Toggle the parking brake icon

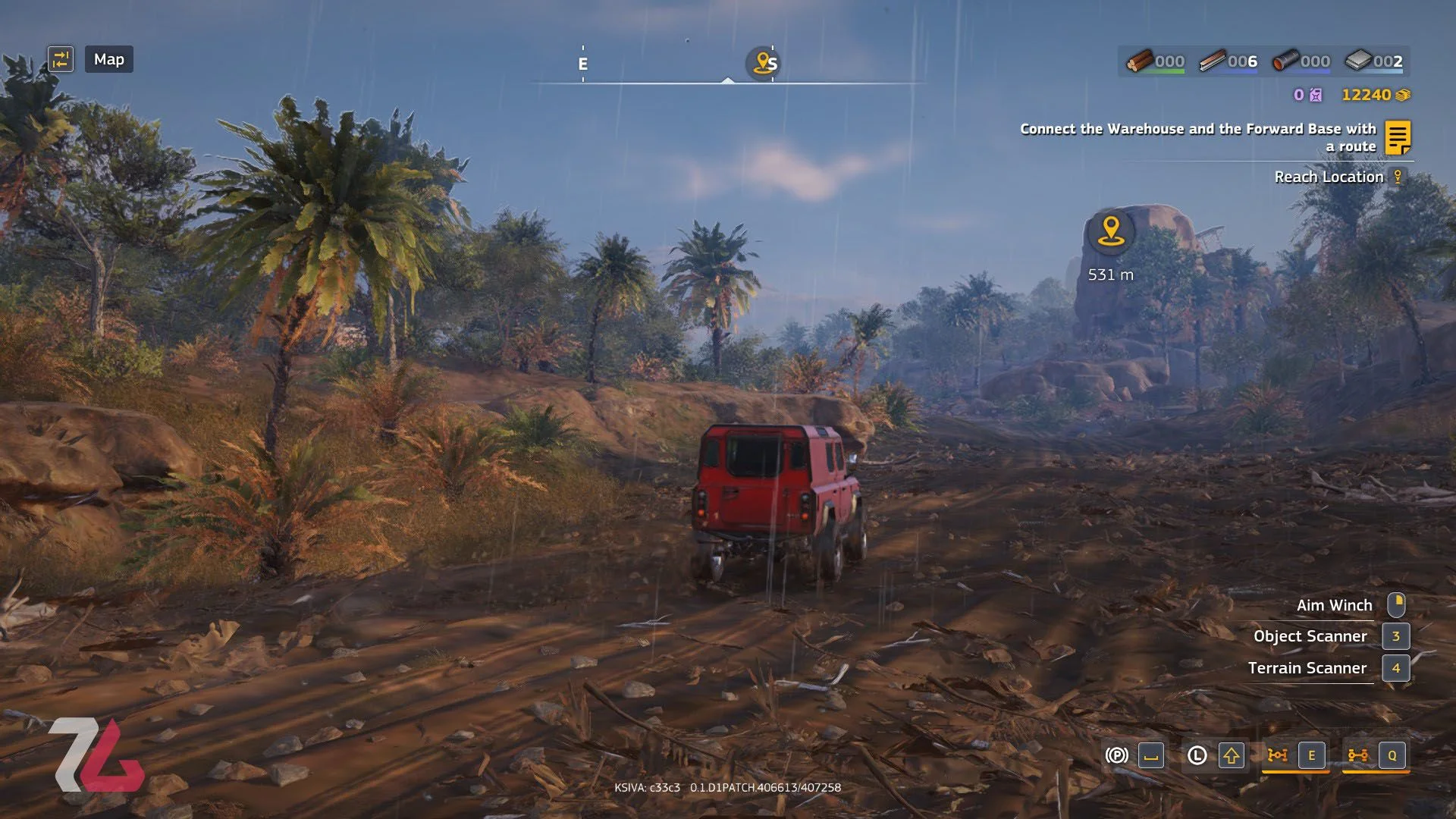(1116, 755)
